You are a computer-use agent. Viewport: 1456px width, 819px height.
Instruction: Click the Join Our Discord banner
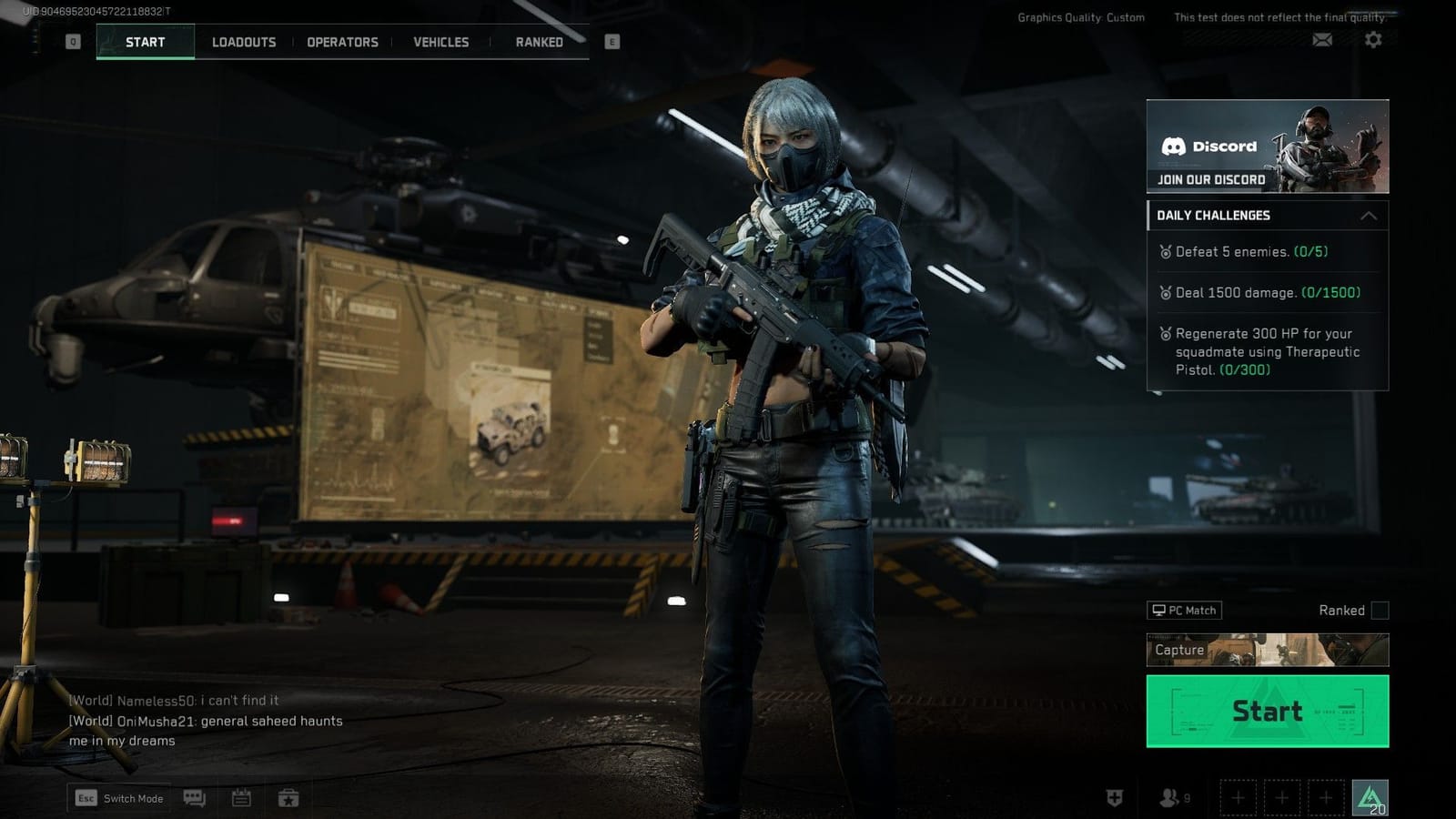point(1267,146)
